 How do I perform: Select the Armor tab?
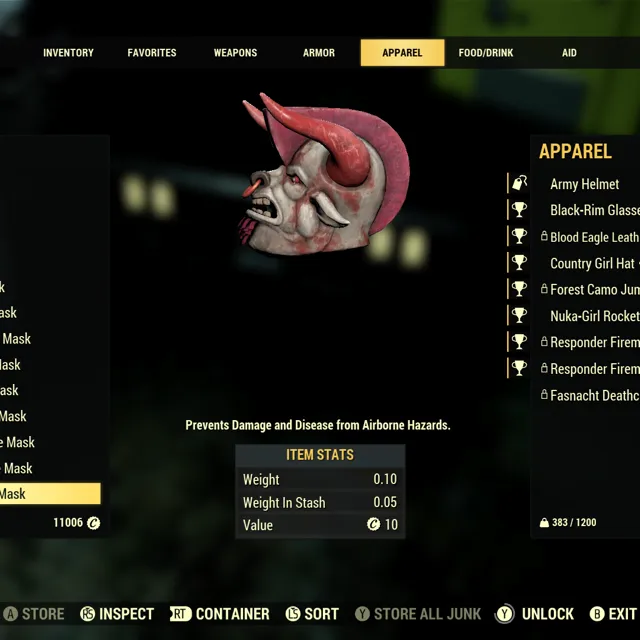click(x=319, y=53)
